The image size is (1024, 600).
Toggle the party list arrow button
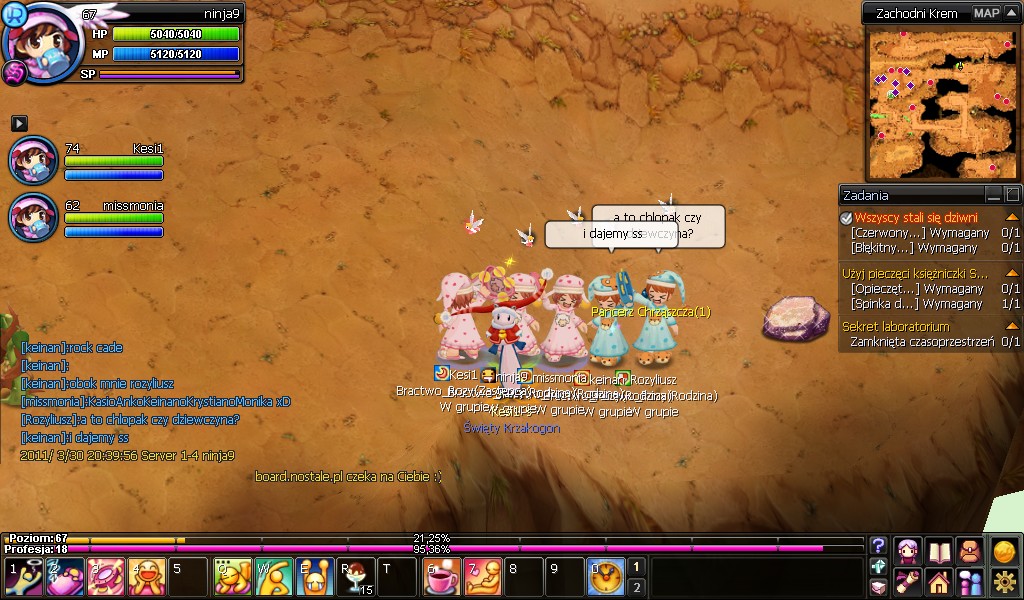(x=19, y=123)
